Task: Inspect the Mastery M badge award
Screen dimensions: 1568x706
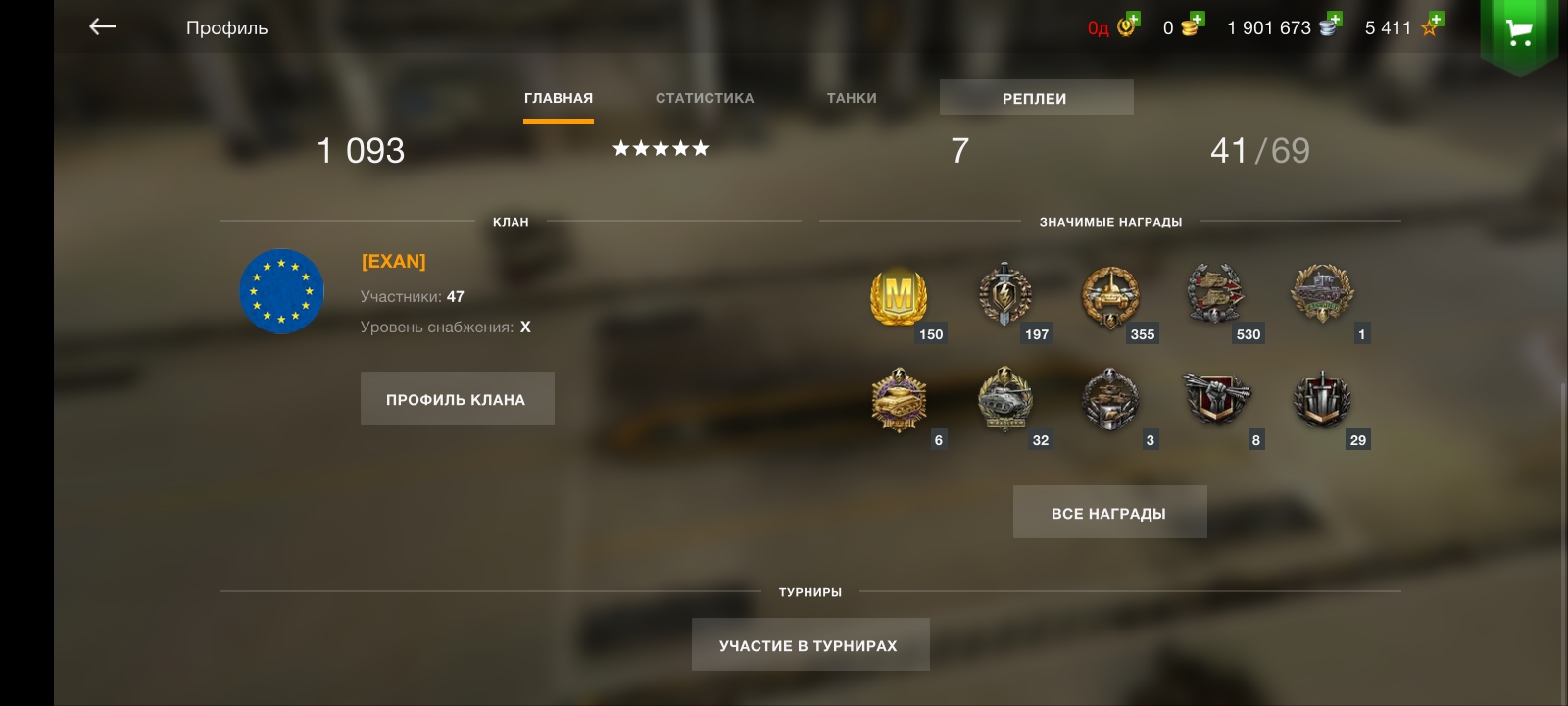Action: pos(899,296)
